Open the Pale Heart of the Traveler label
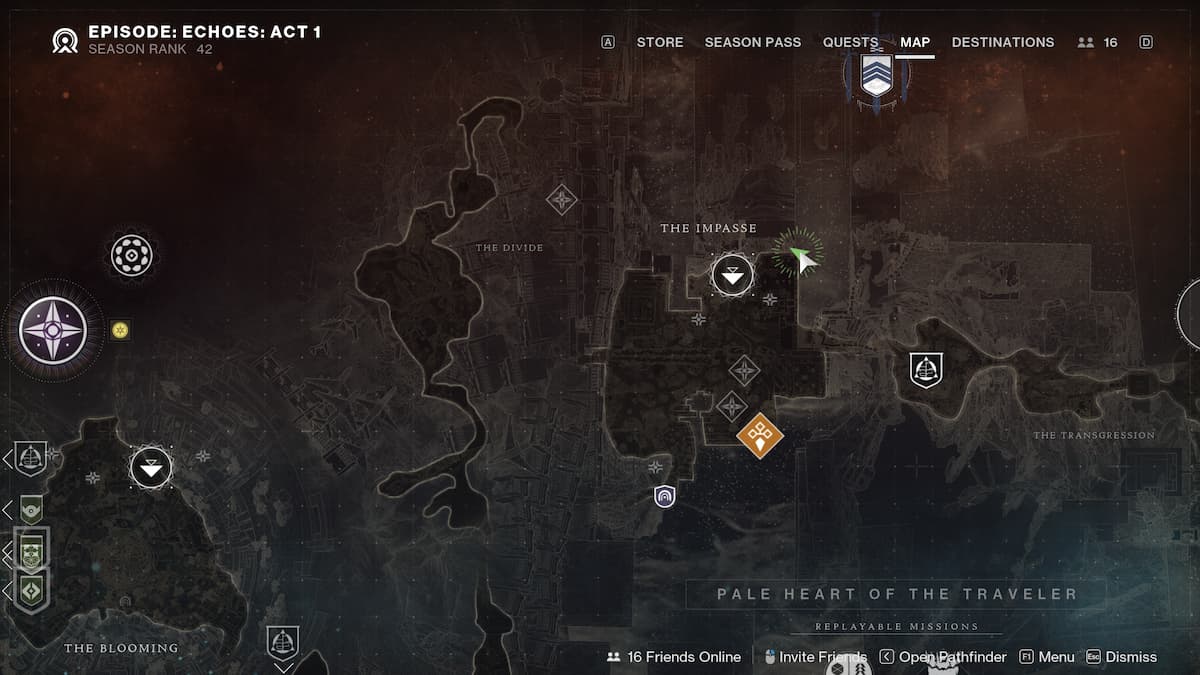Screen dimensions: 1200x675 (896, 594)
